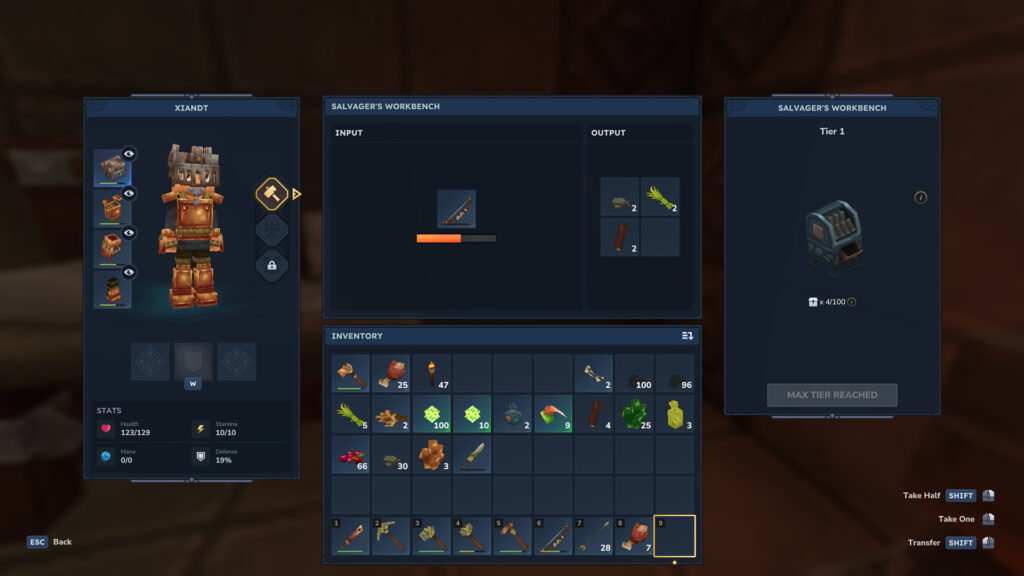Image resolution: width=1024 pixels, height=576 pixels.
Task: Select the equipped chestplate armor slot
Action: [x=112, y=209]
